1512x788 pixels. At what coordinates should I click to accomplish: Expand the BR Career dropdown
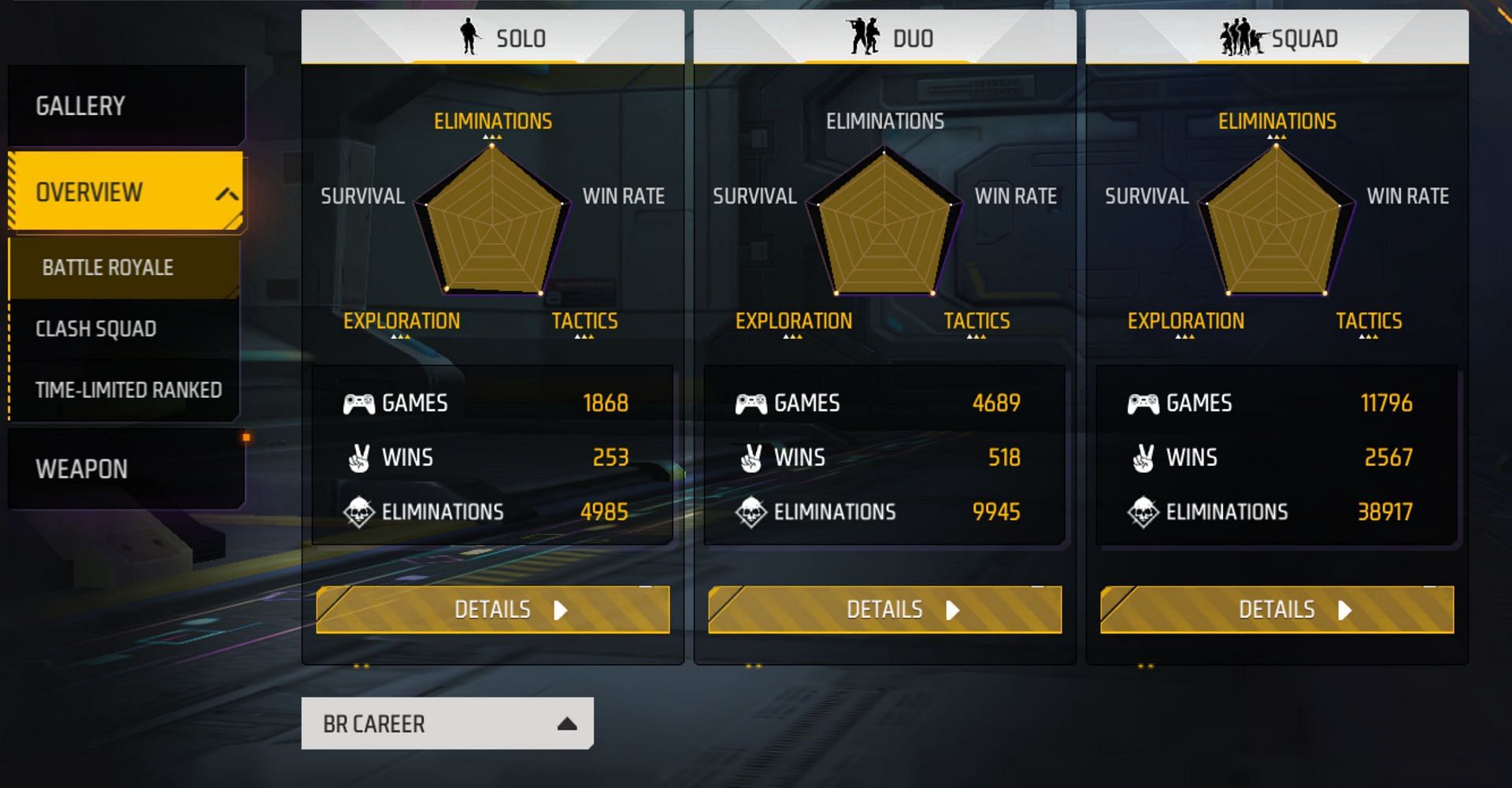pyautogui.click(x=447, y=723)
